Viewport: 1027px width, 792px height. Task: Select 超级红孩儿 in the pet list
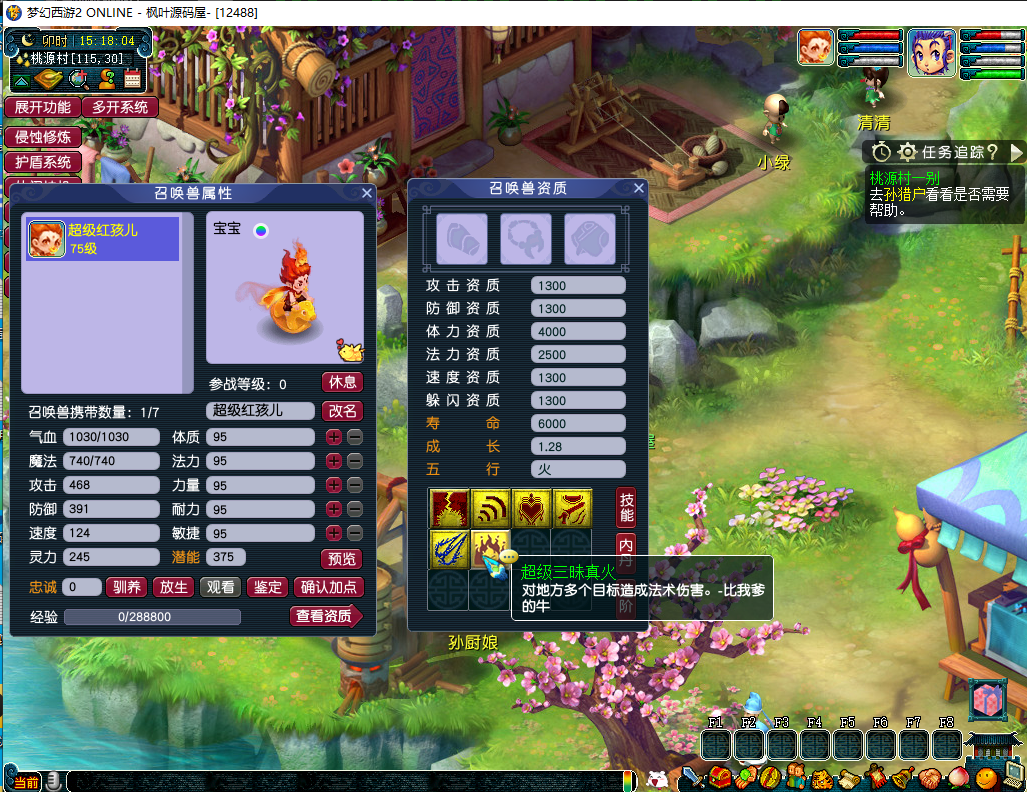point(102,239)
